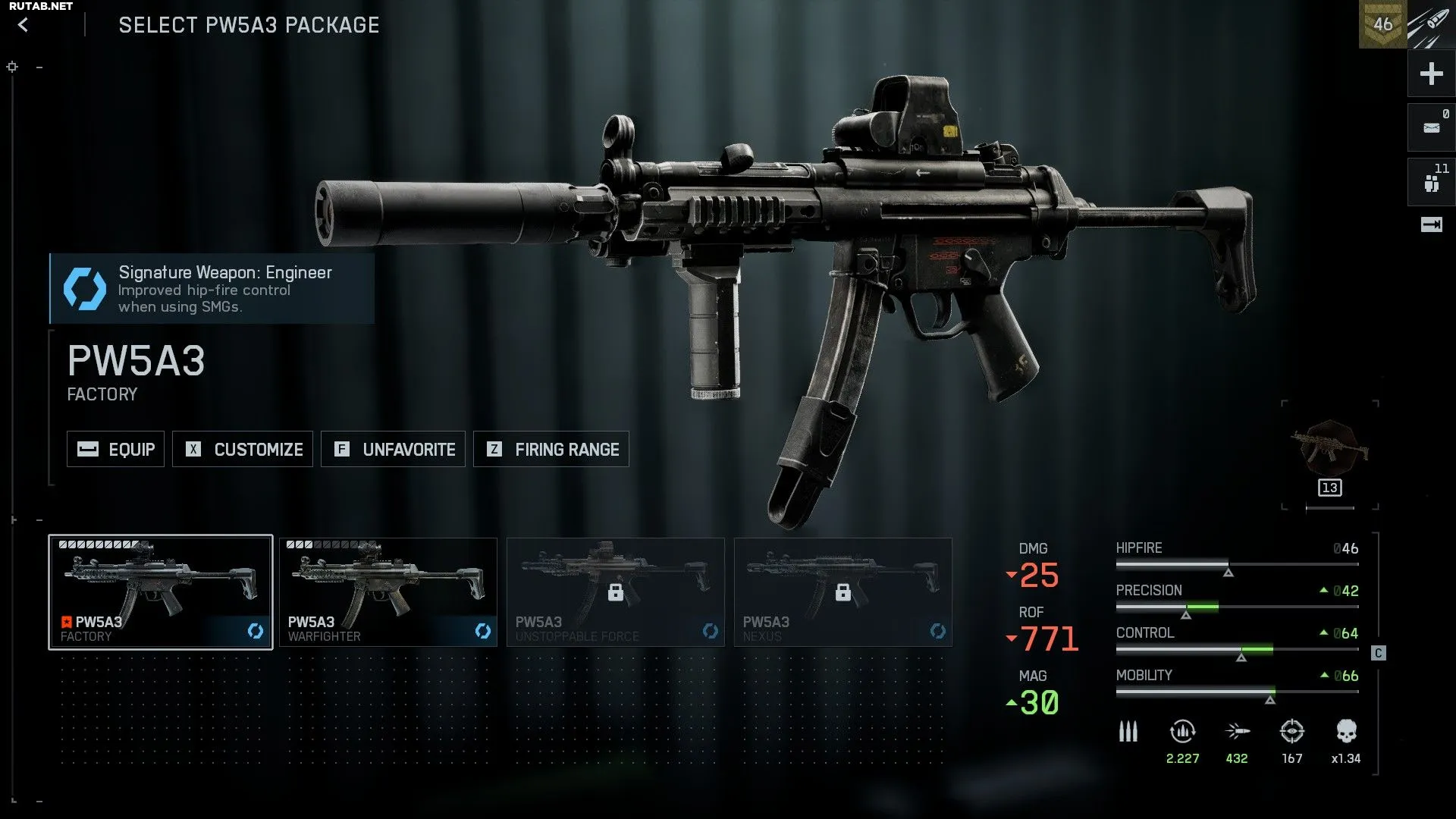Enter the Firing Range

click(551, 449)
